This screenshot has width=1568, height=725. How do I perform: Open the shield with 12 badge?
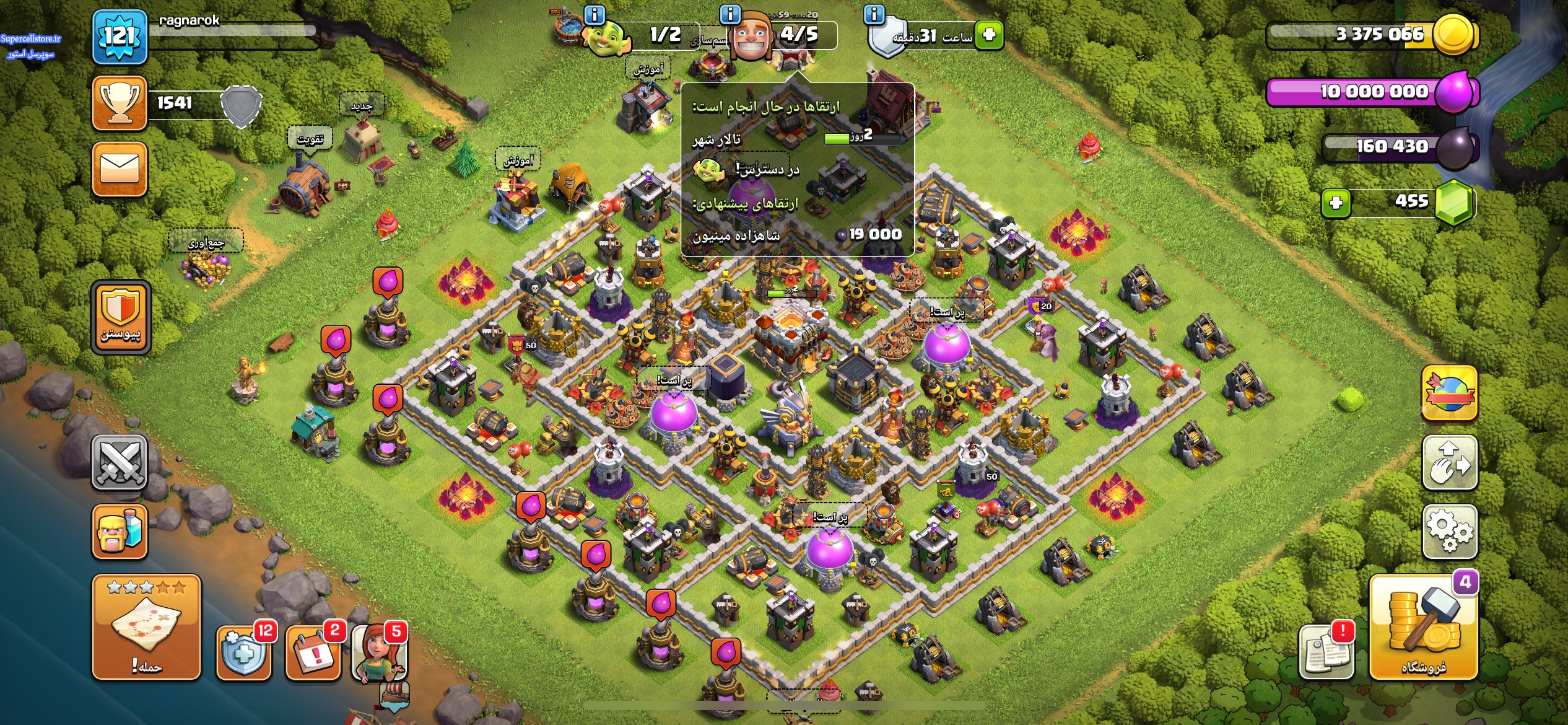coord(243,652)
